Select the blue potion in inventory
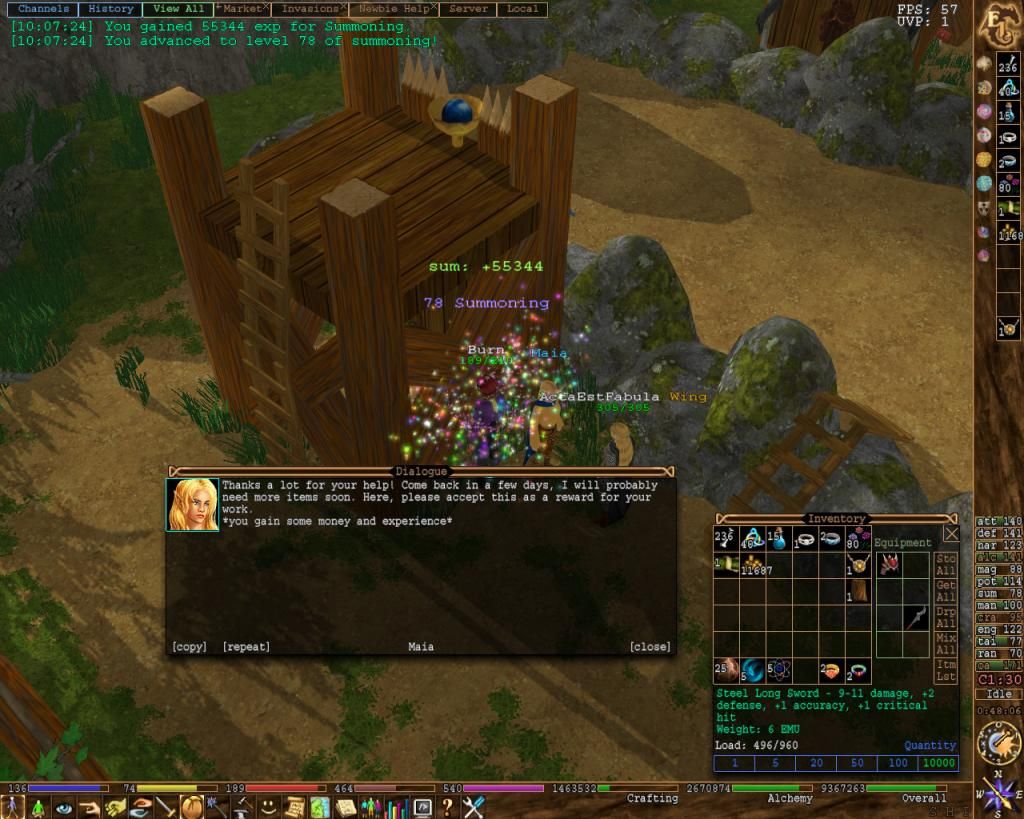This screenshot has height=819, width=1024. click(x=777, y=539)
